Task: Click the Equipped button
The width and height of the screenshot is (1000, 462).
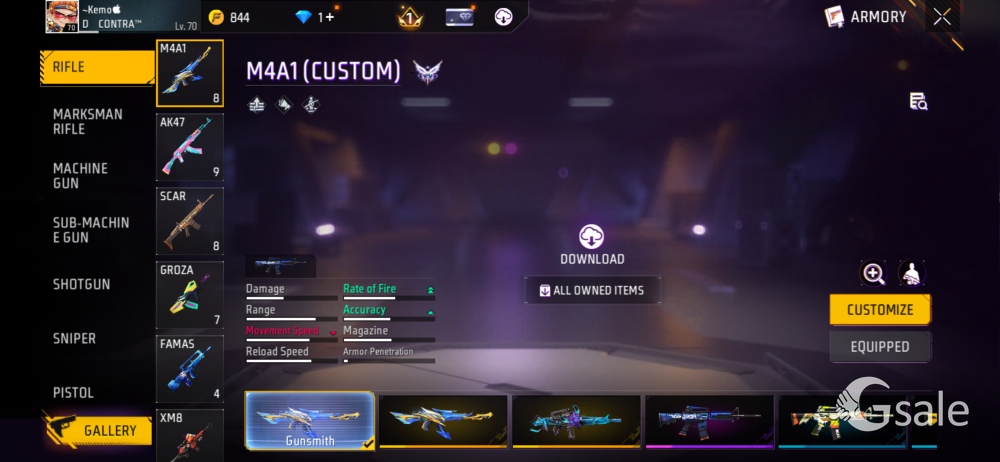Action: [x=880, y=347]
